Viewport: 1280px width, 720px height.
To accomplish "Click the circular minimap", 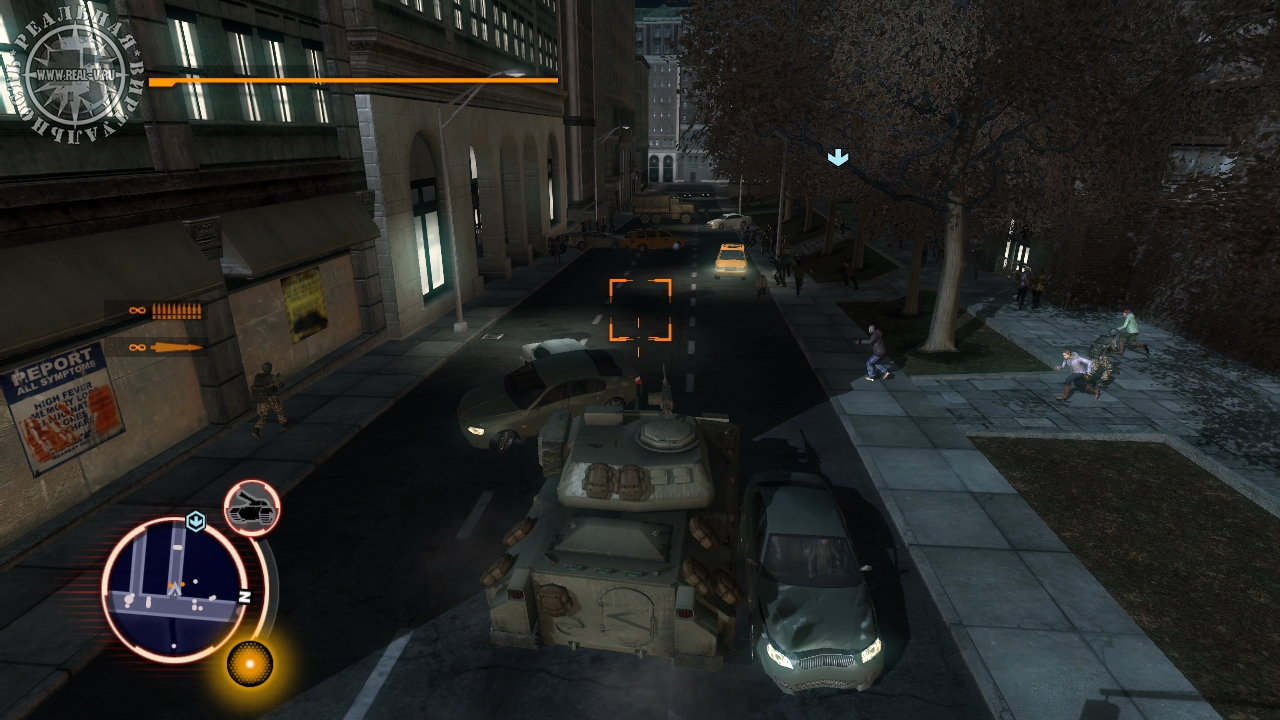I will [x=173, y=590].
